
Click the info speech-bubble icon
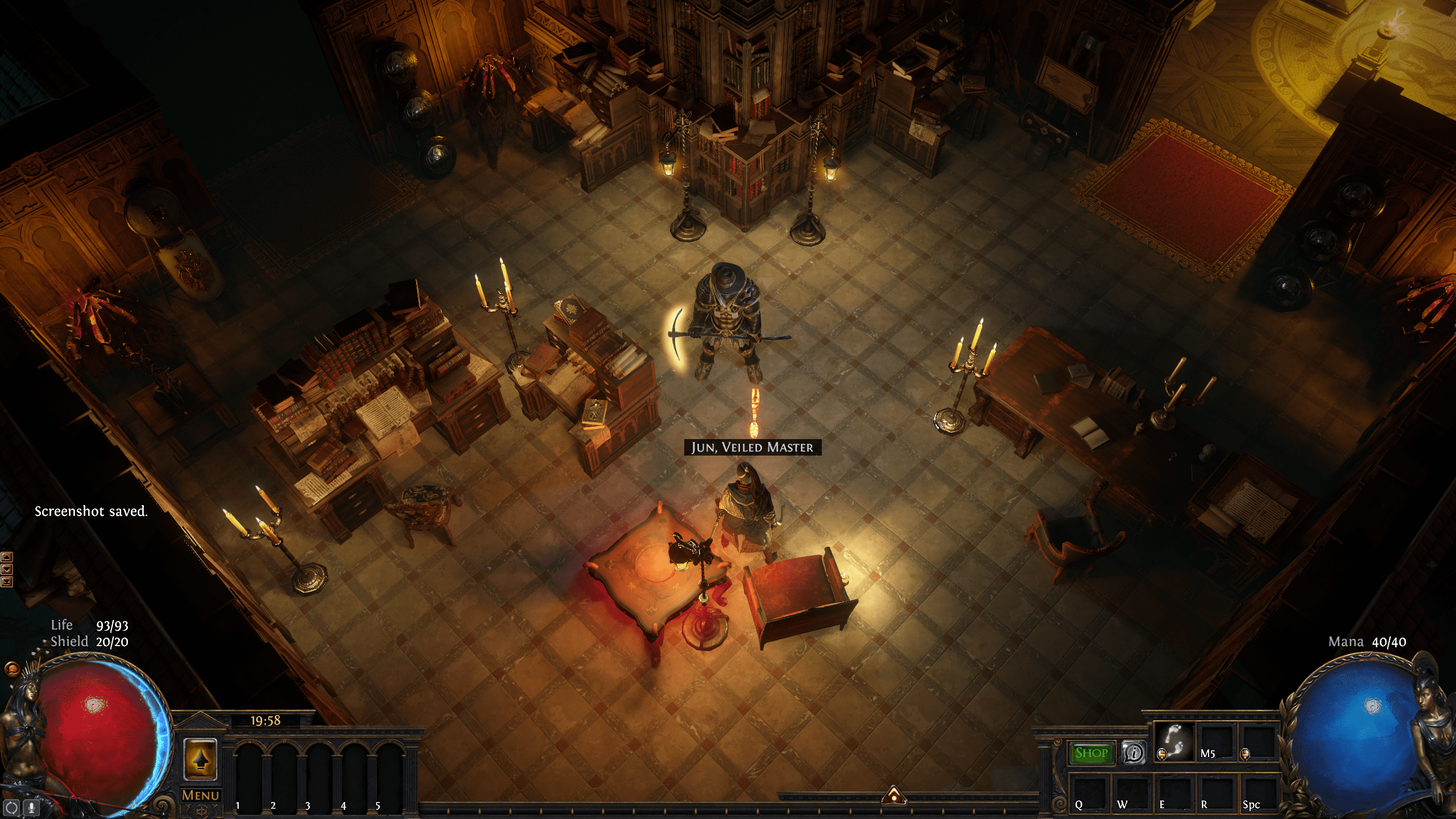tap(1134, 753)
